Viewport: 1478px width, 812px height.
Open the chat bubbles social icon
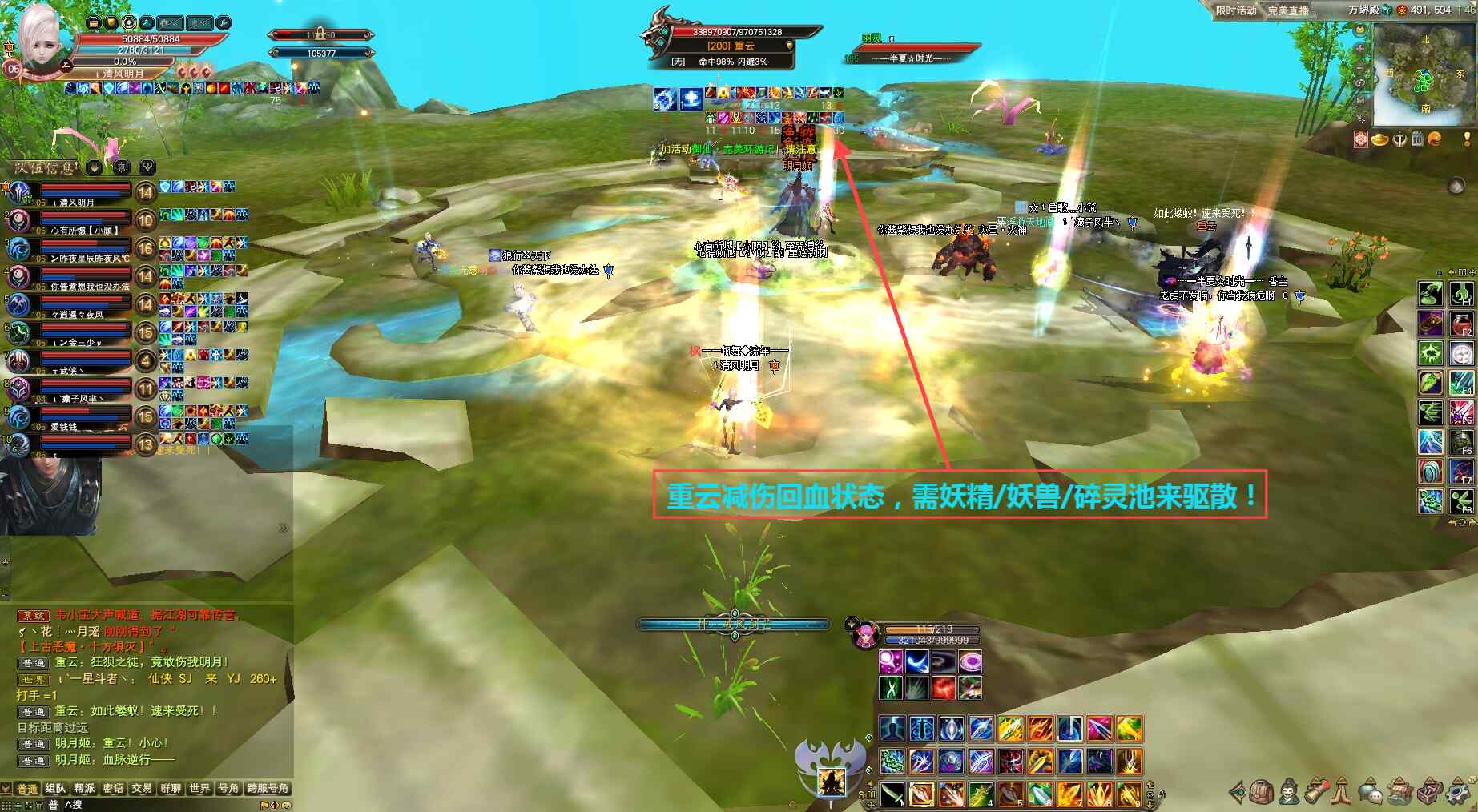[1371, 792]
